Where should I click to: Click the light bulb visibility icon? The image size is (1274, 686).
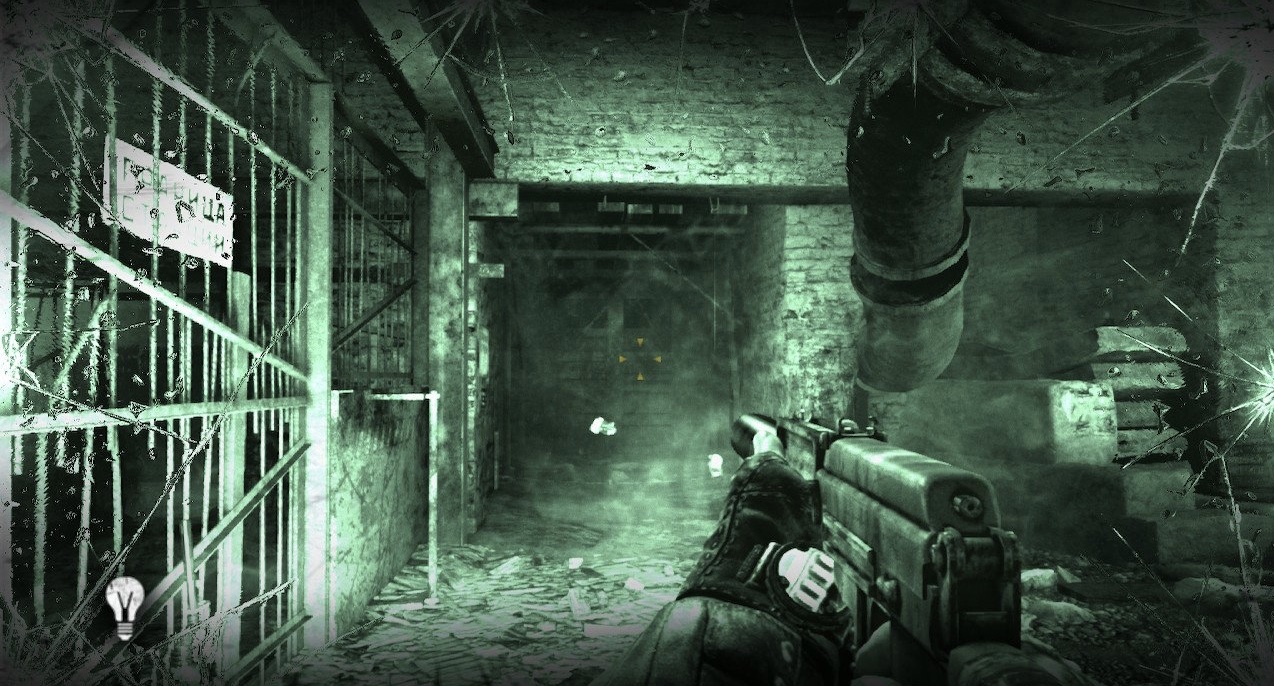tap(123, 606)
